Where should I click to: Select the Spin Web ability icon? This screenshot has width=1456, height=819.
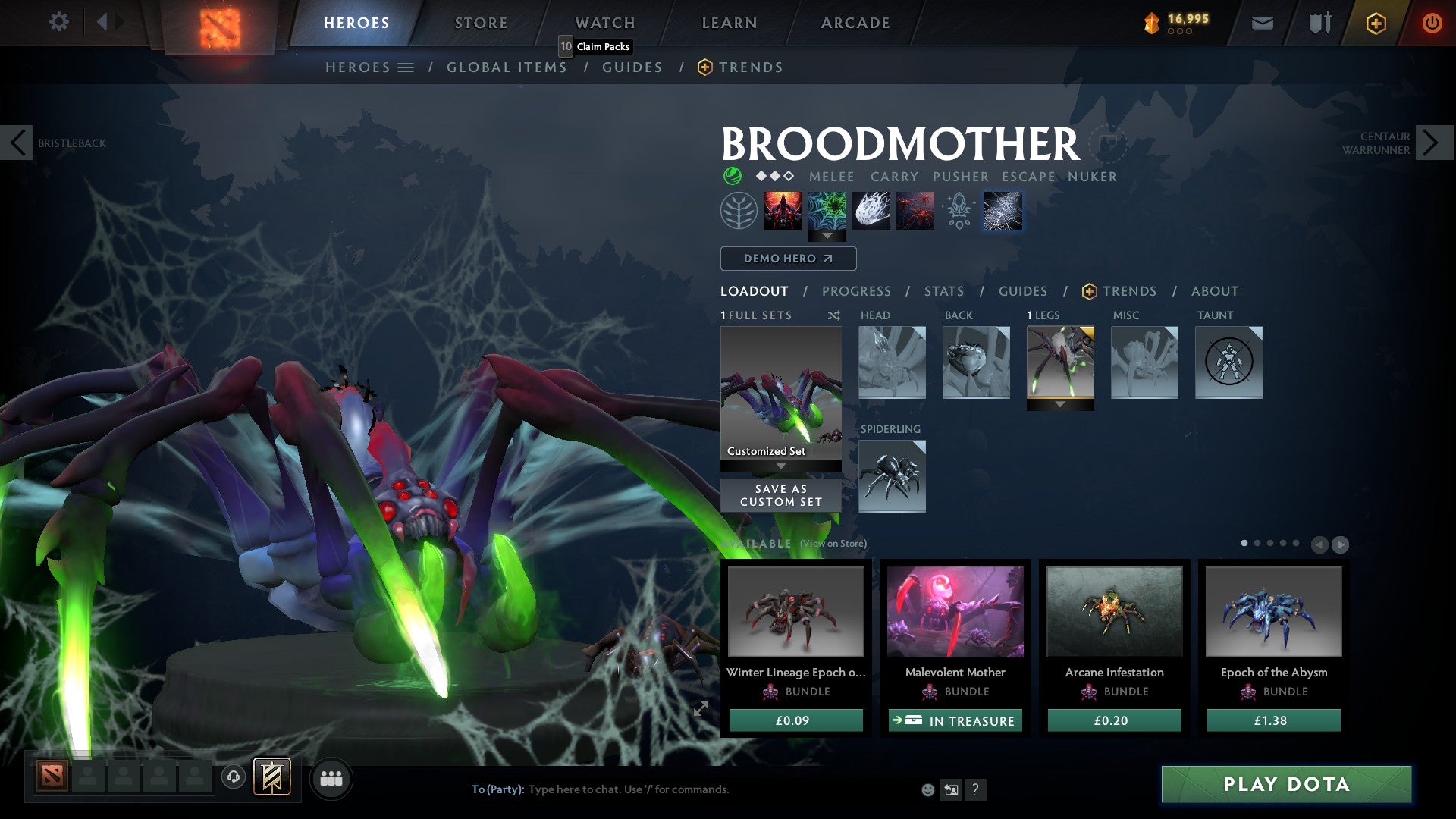[827, 211]
